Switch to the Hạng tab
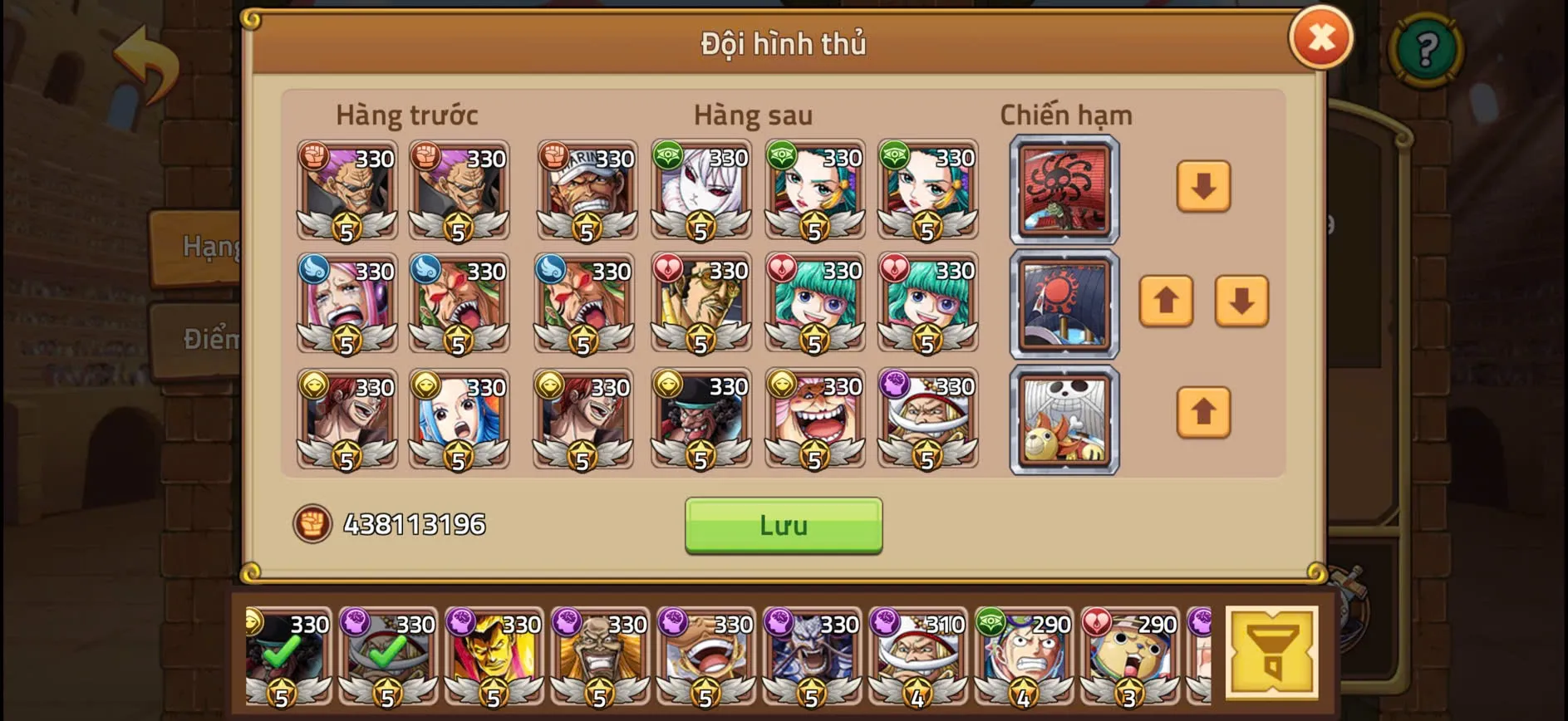Screen dimensions: 1568x721 pyautogui.click(x=209, y=245)
